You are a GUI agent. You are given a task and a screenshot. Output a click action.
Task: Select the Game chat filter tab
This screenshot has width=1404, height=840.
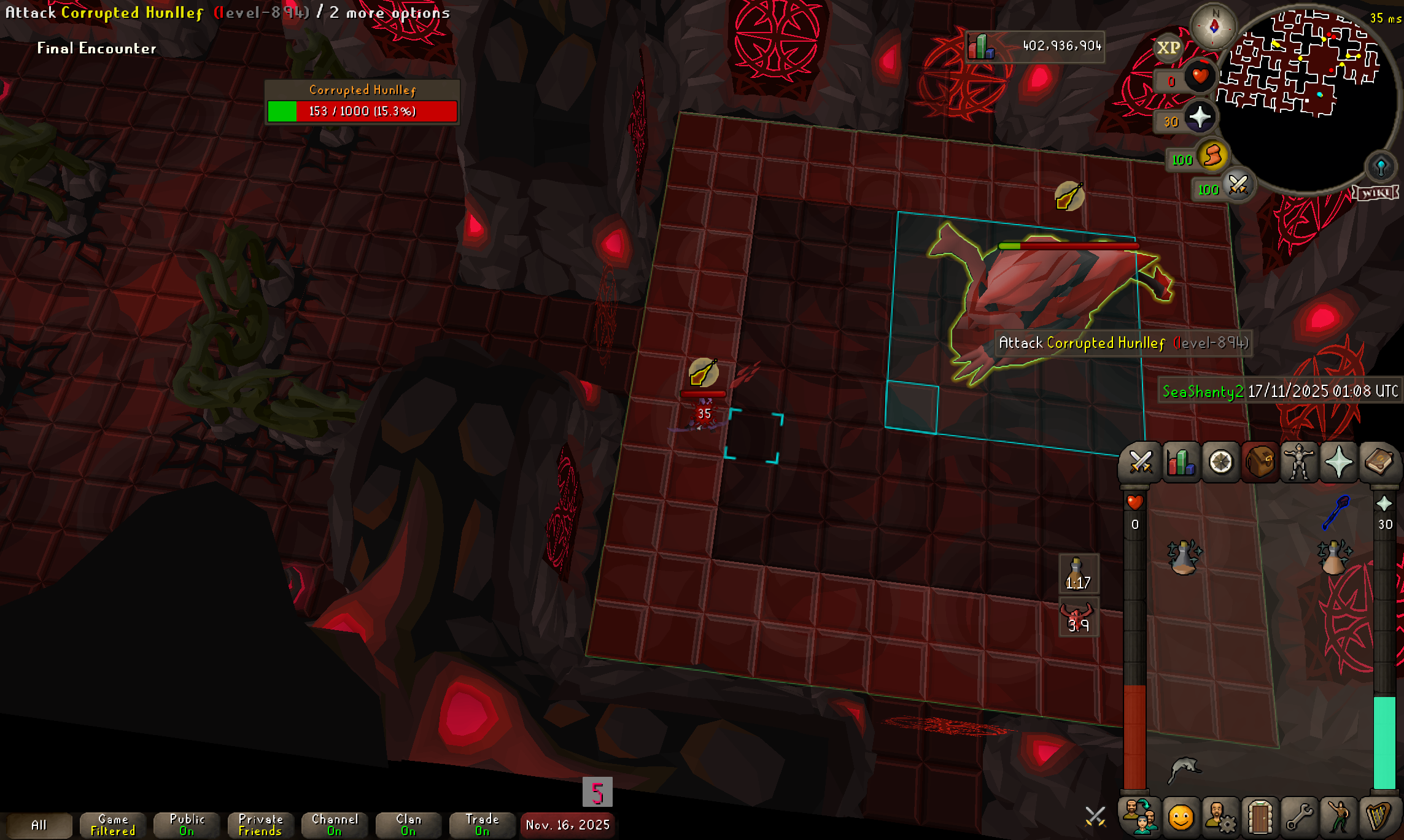coord(113,825)
